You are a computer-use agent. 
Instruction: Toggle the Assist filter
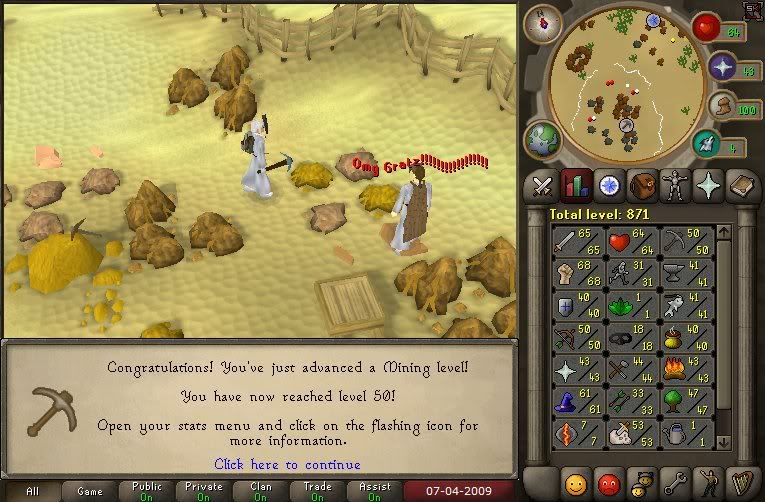(x=374, y=491)
